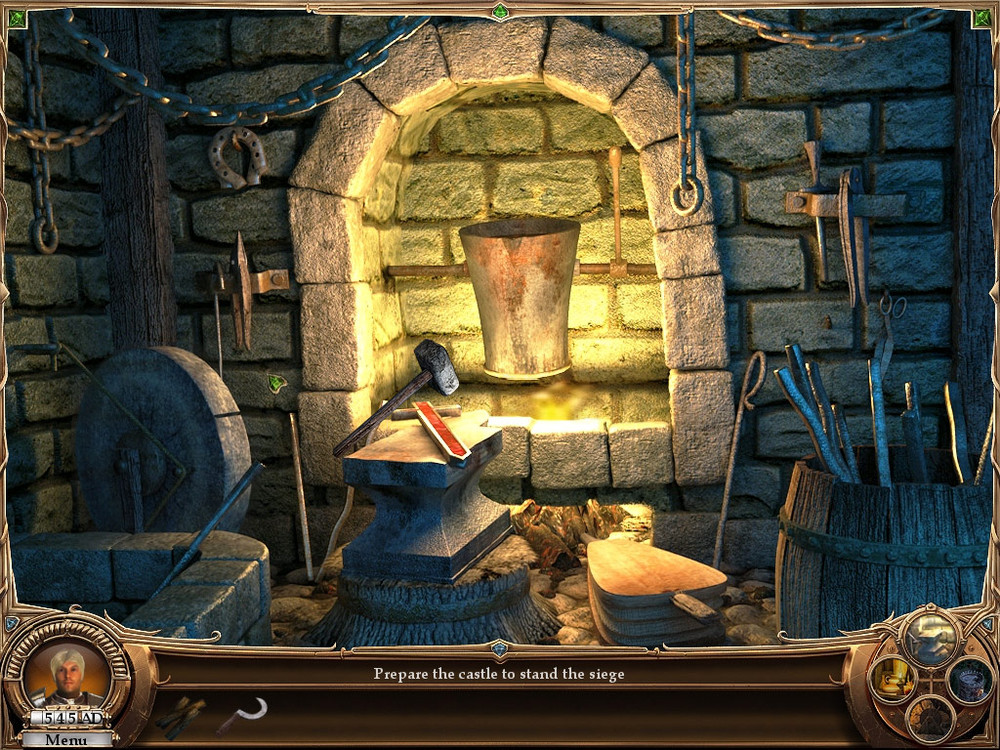1000x750 pixels.
Task: Pick the sickle from the inventory bar
Action: (243, 714)
